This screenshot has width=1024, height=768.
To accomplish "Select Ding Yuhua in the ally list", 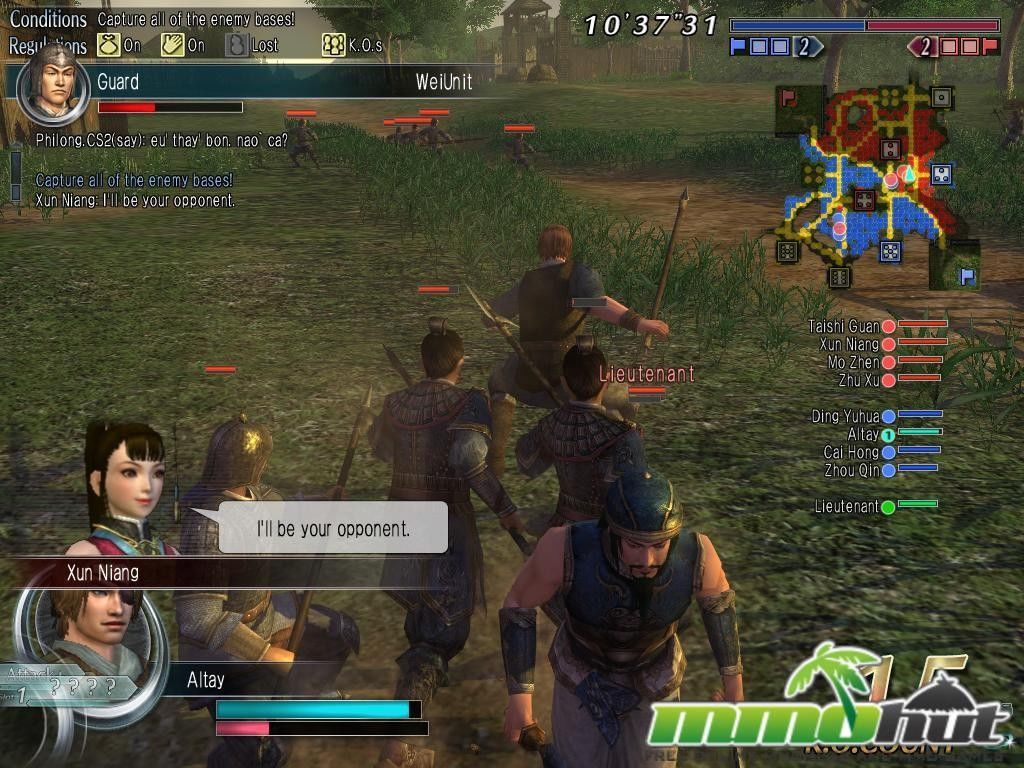I will coord(846,416).
